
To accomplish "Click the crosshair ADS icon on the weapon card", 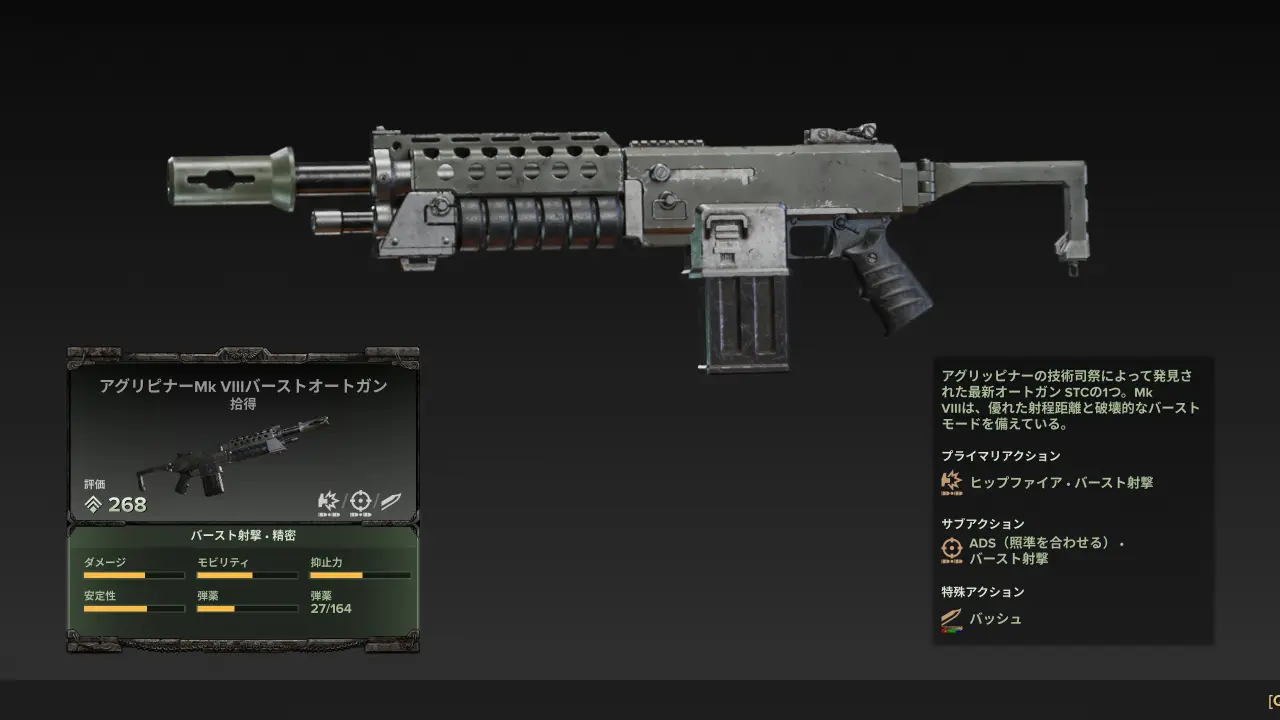I will pyautogui.click(x=359, y=501).
